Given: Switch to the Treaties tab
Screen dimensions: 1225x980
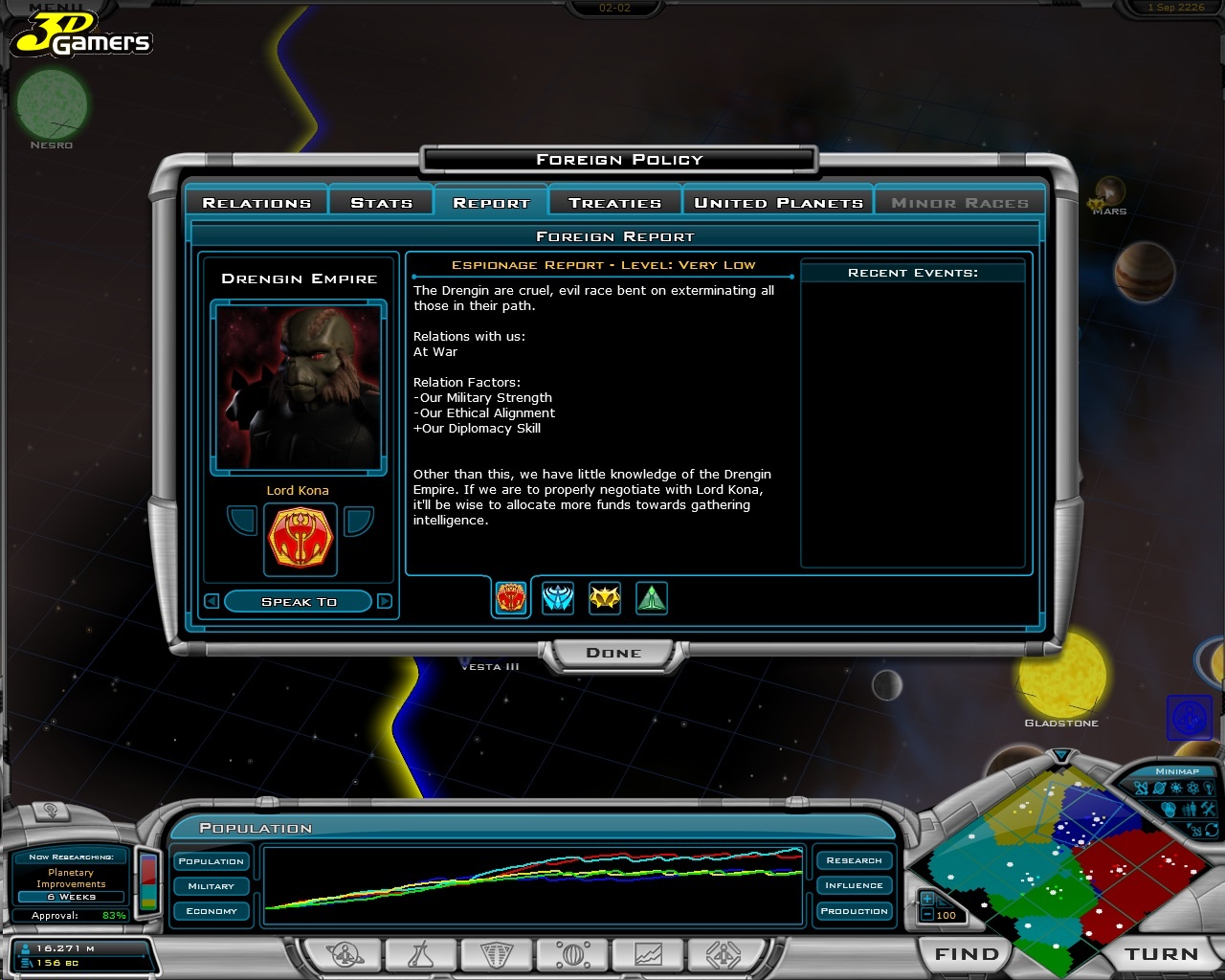Looking at the screenshot, I should point(613,202).
